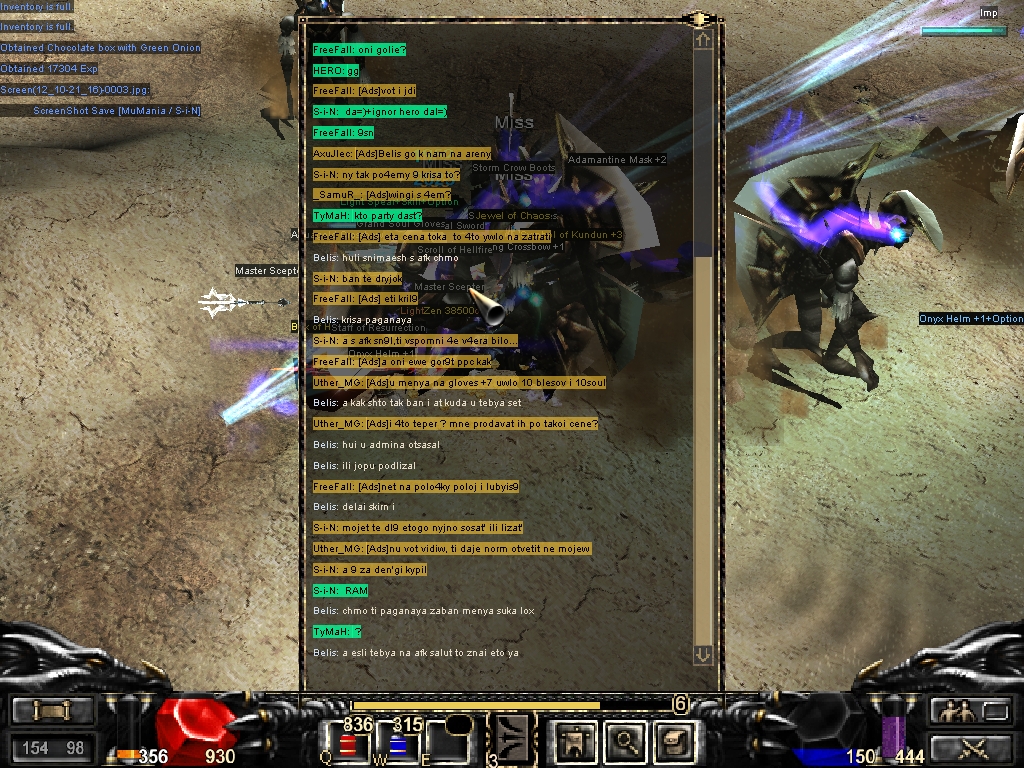Image resolution: width=1024 pixels, height=768 pixels.
Task: Click the gold ornament atop the chat window
Action: pos(701,19)
